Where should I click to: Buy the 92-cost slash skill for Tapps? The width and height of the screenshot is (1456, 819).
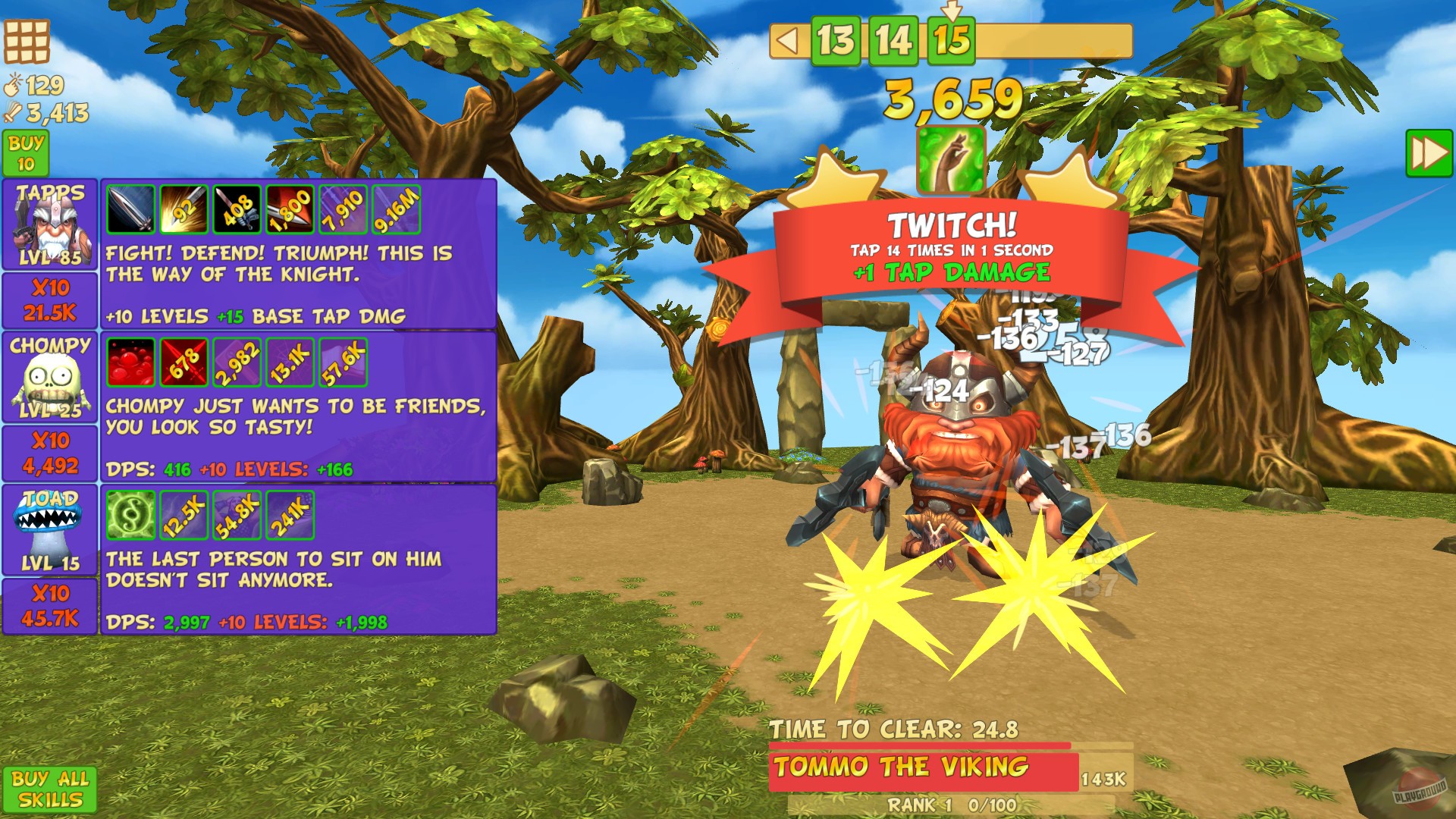[182, 211]
